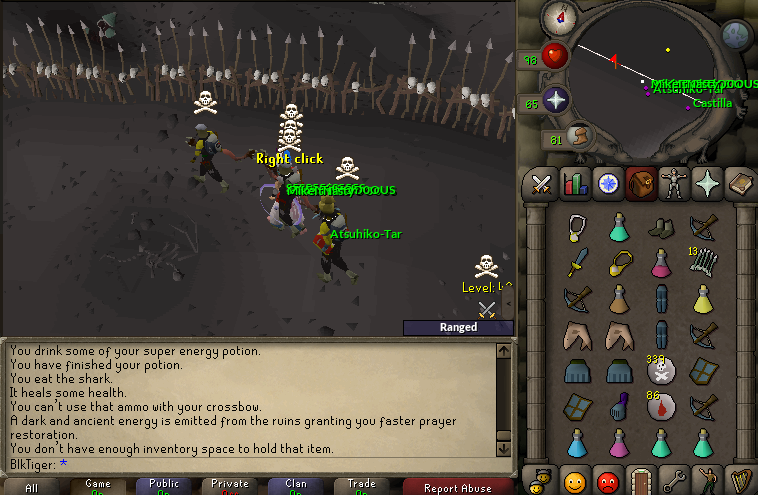Click the skull rune stack of 339
This screenshot has width=758, height=495.
(660, 370)
